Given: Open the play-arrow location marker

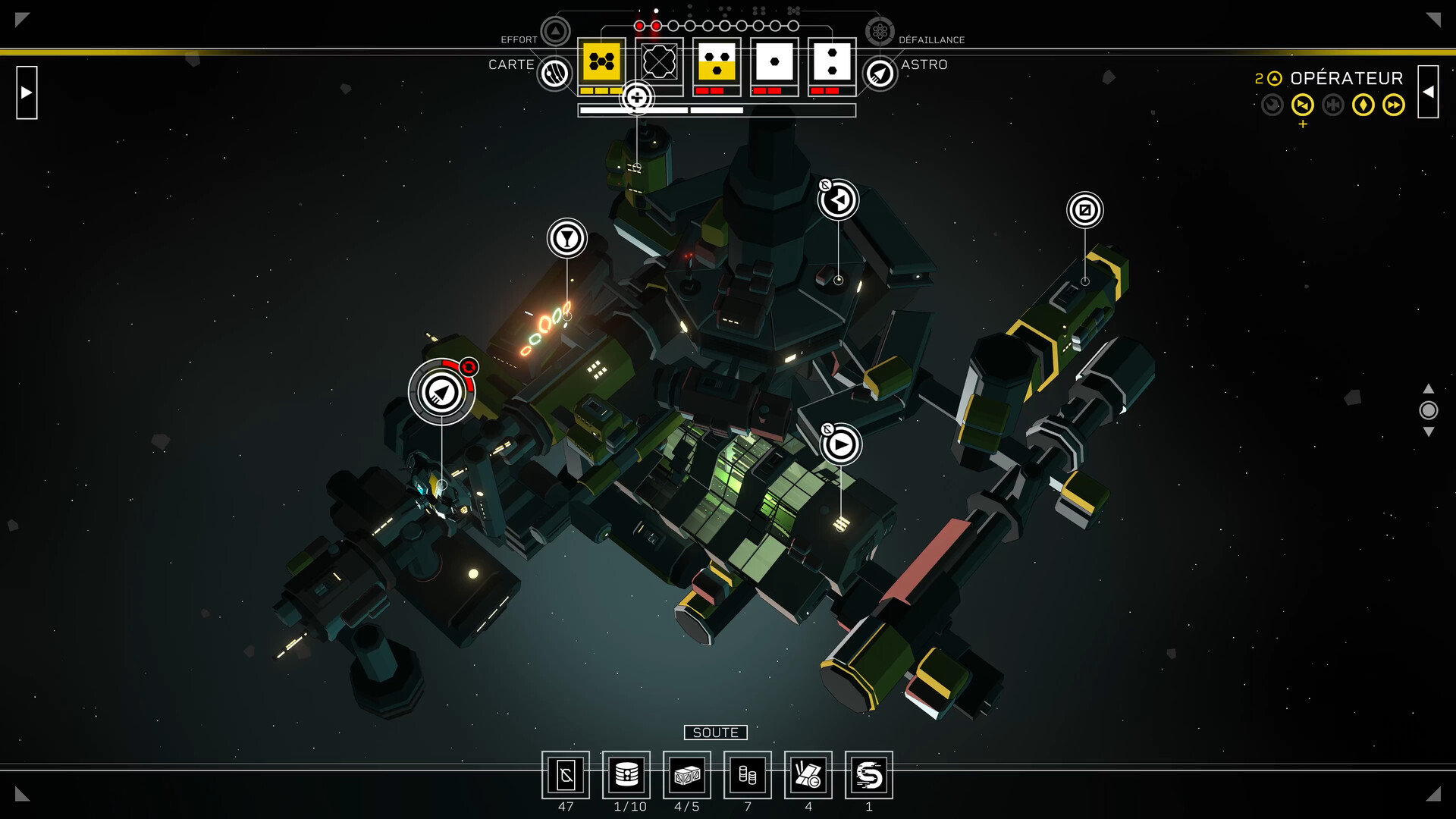Looking at the screenshot, I should point(840,445).
